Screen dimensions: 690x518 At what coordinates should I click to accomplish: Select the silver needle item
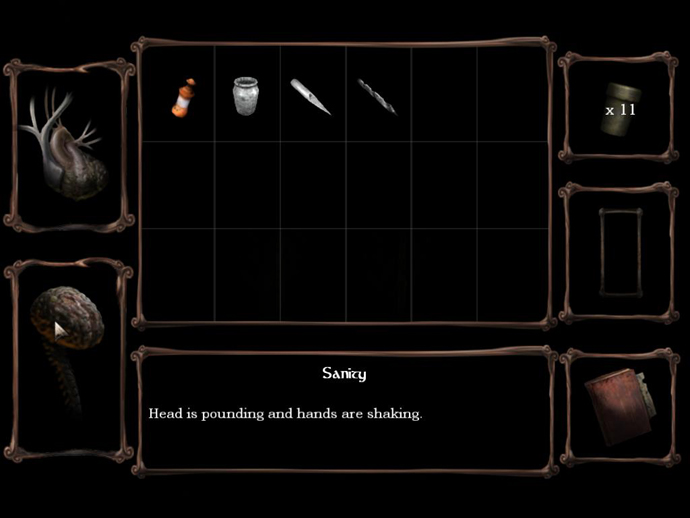[310, 97]
